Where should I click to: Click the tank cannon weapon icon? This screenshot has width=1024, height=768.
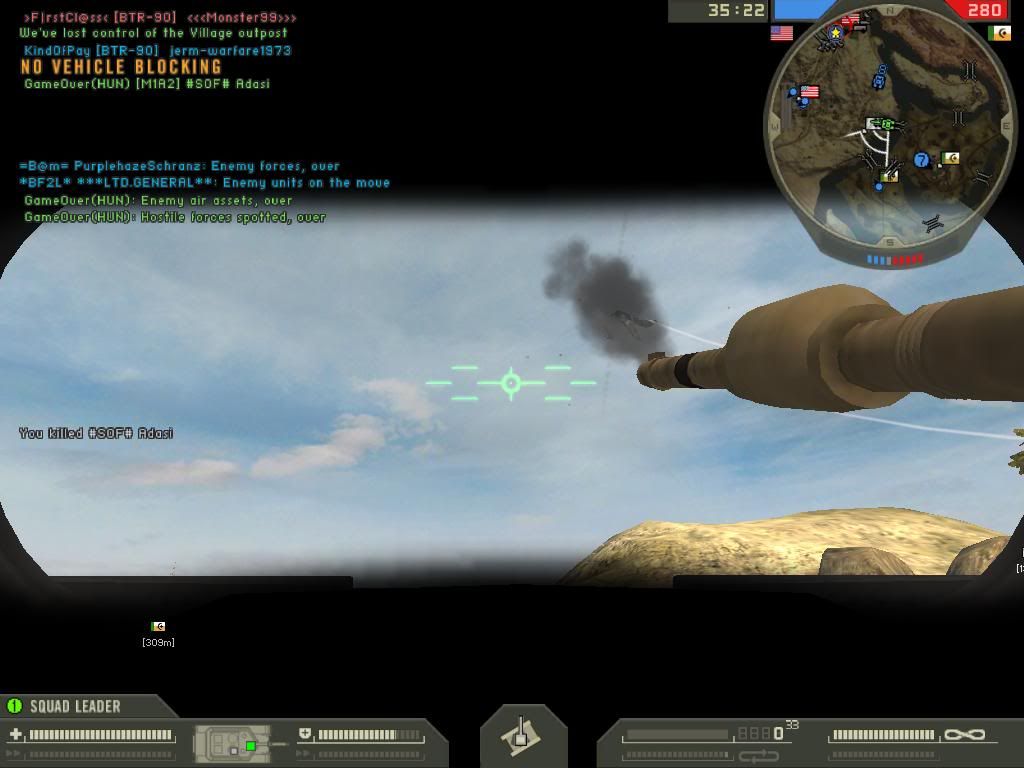click(522, 737)
